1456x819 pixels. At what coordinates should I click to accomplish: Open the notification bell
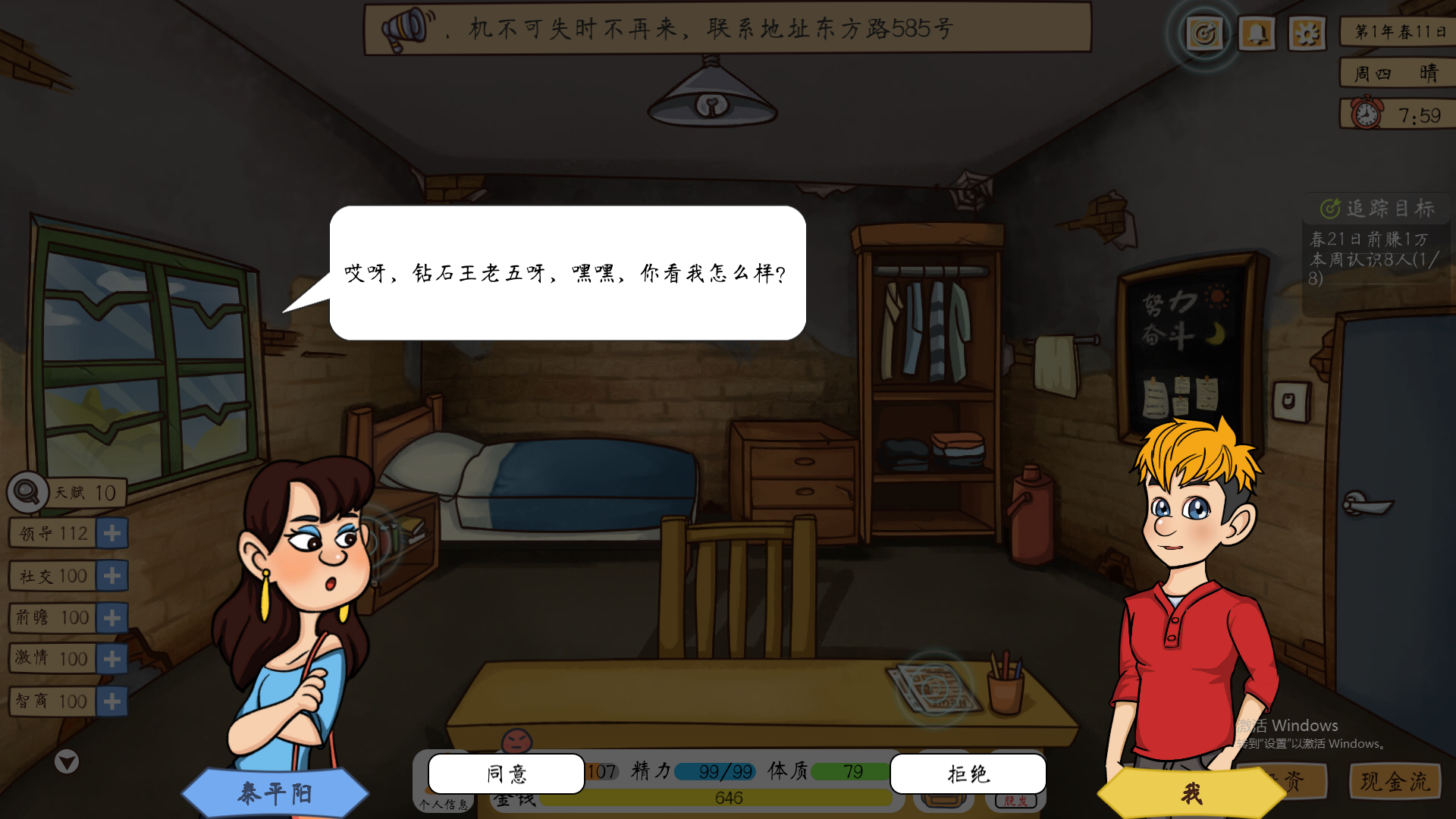coord(1257,33)
